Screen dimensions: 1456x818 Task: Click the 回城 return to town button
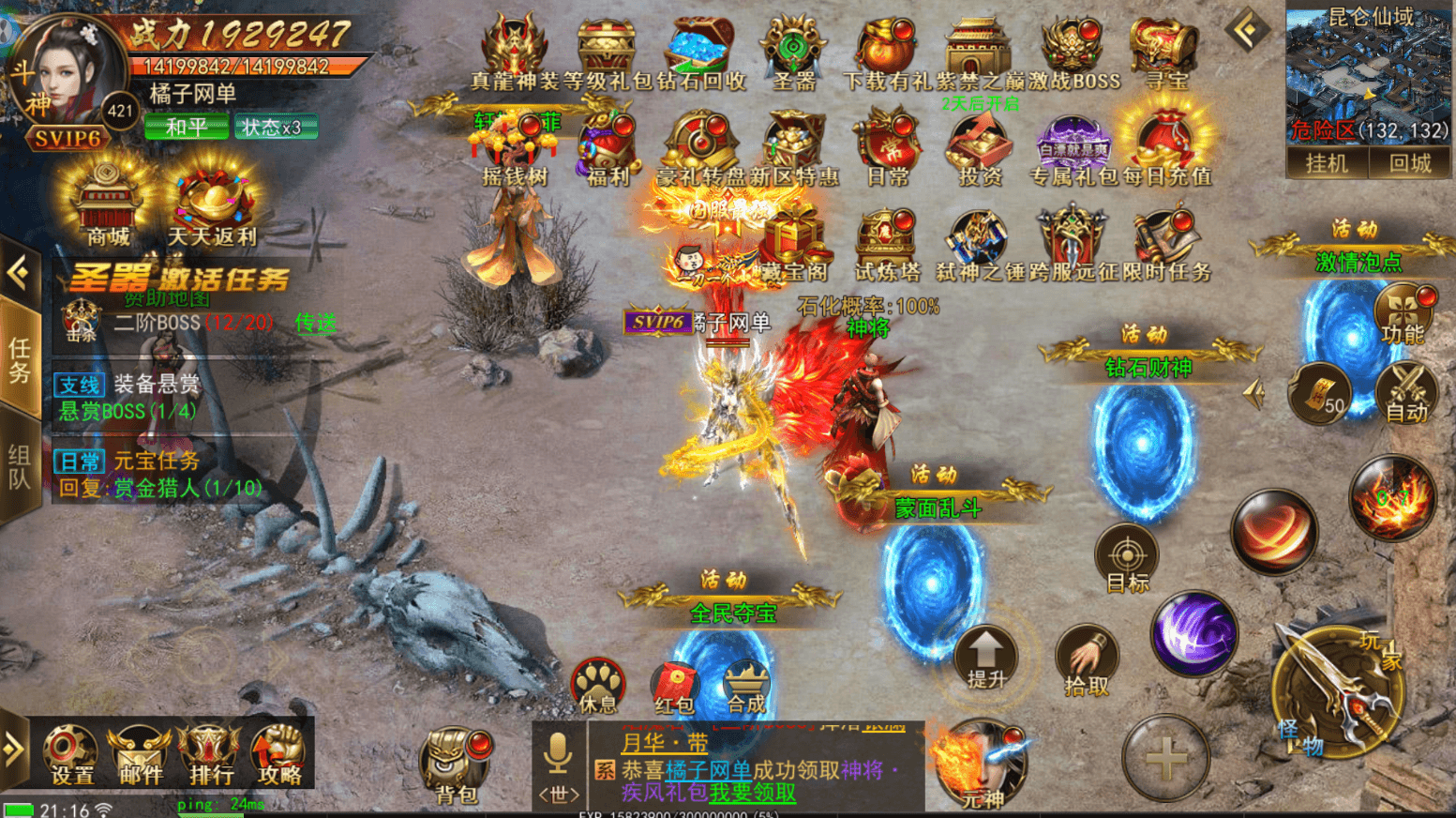tap(1409, 163)
